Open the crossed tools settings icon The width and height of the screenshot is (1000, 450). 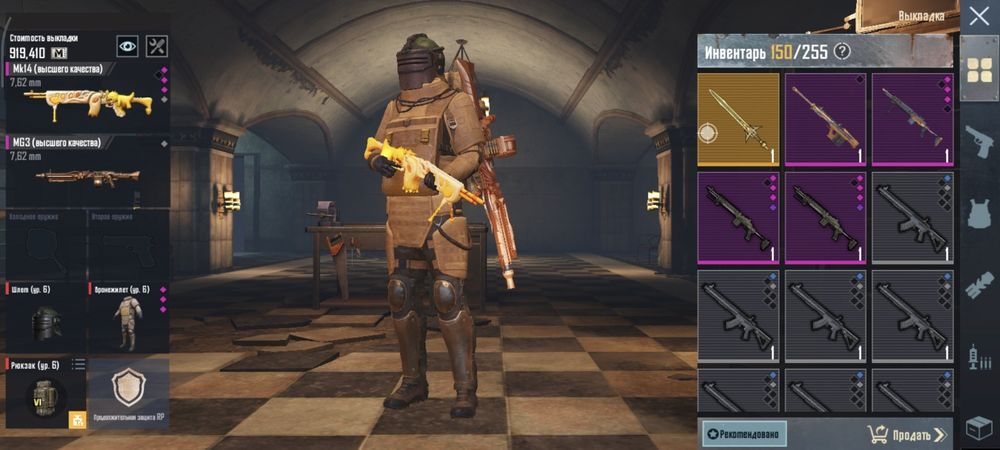[x=157, y=46]
